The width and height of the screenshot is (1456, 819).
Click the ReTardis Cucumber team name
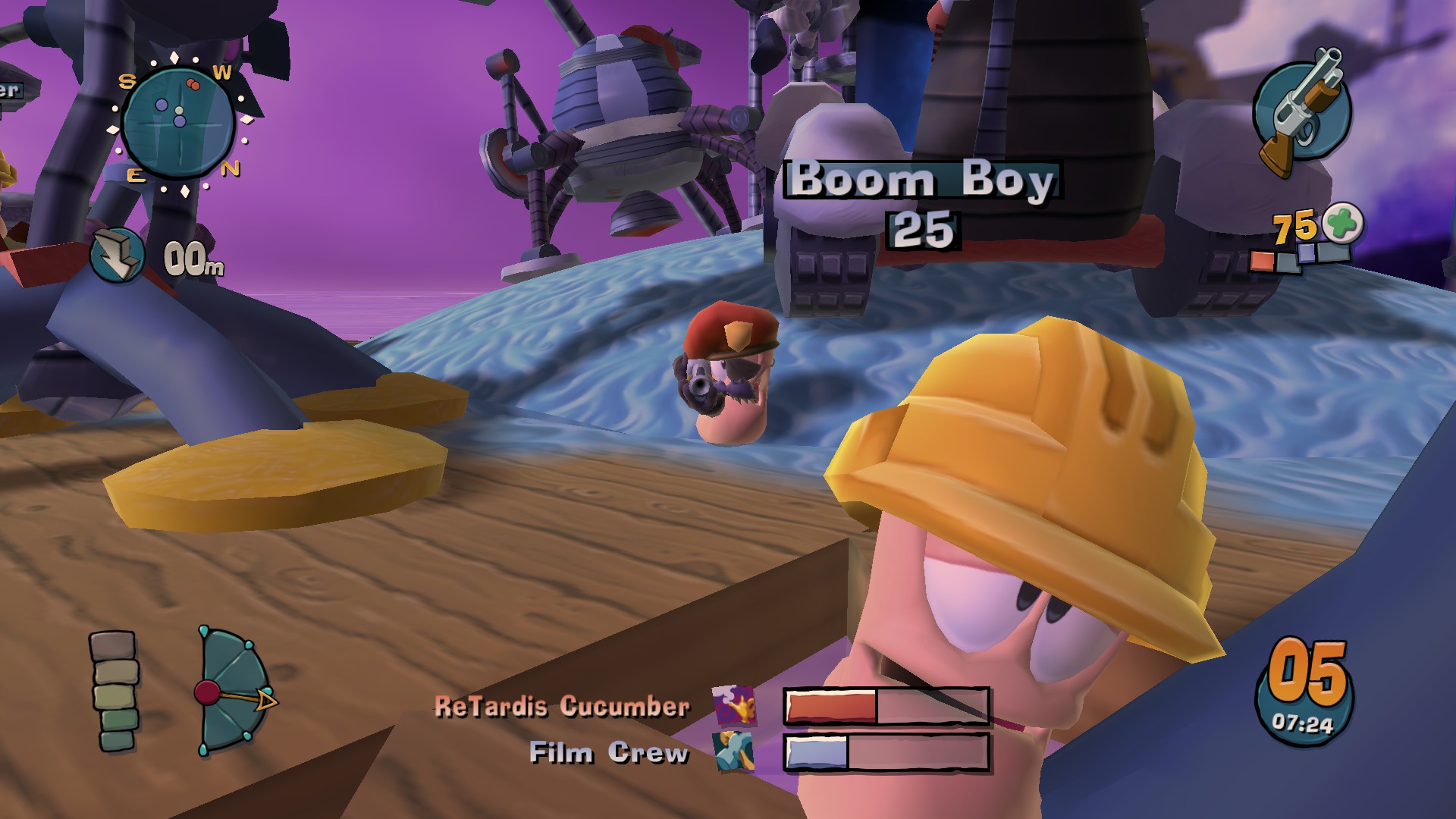(561, 707)
